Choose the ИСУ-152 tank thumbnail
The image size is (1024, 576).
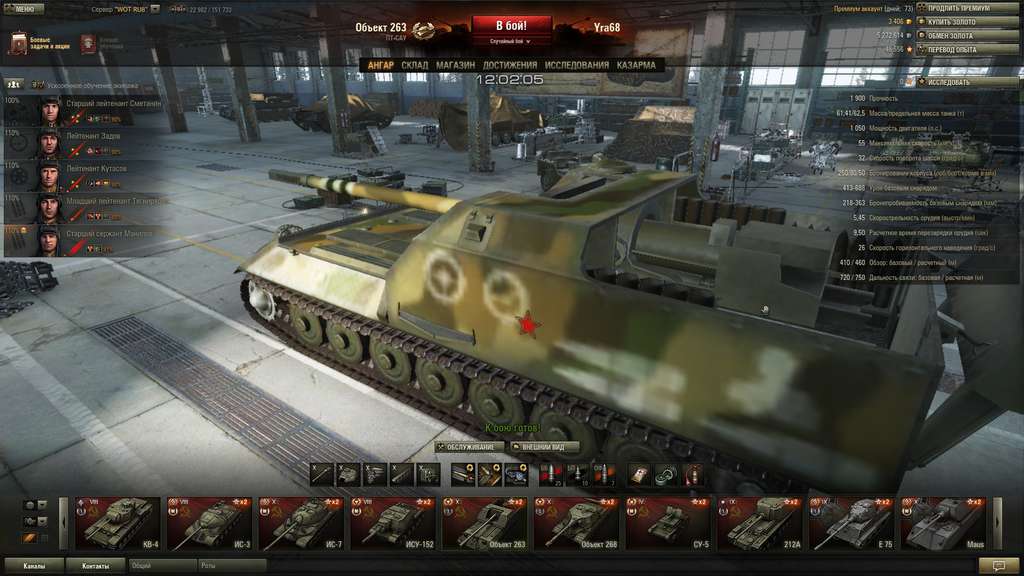[x=394, y=523]
